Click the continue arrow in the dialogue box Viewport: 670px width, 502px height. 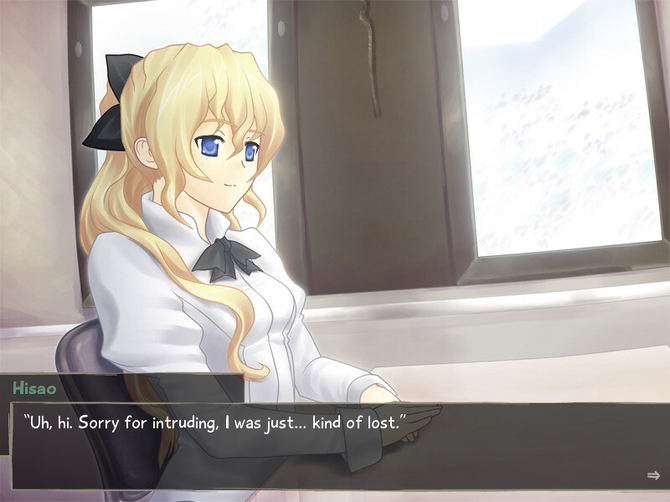pyautogui.click(x=653, y=475)
